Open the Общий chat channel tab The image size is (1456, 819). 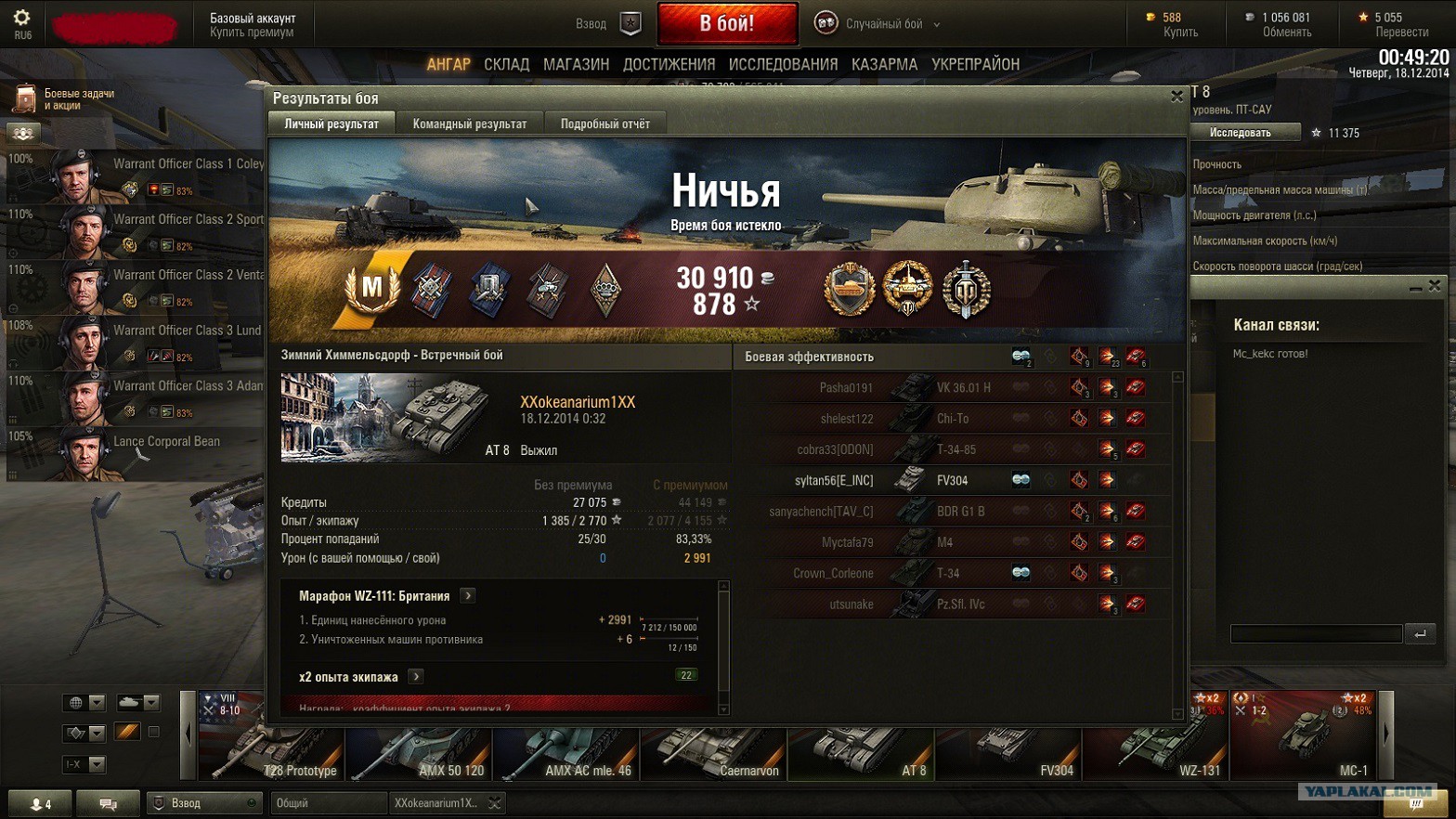coord(327,803)
